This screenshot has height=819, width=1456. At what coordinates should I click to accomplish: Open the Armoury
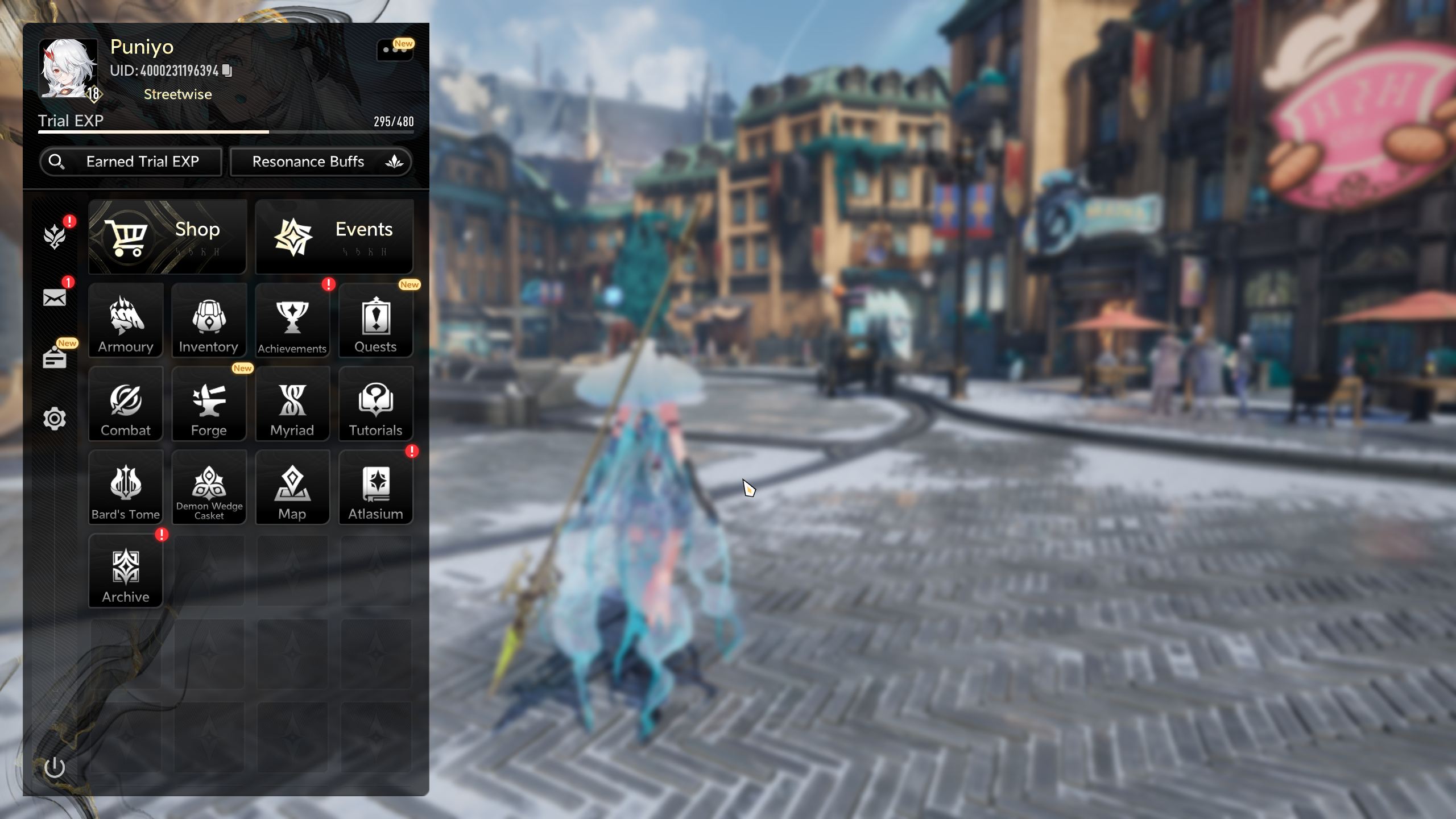coord(126,321)
